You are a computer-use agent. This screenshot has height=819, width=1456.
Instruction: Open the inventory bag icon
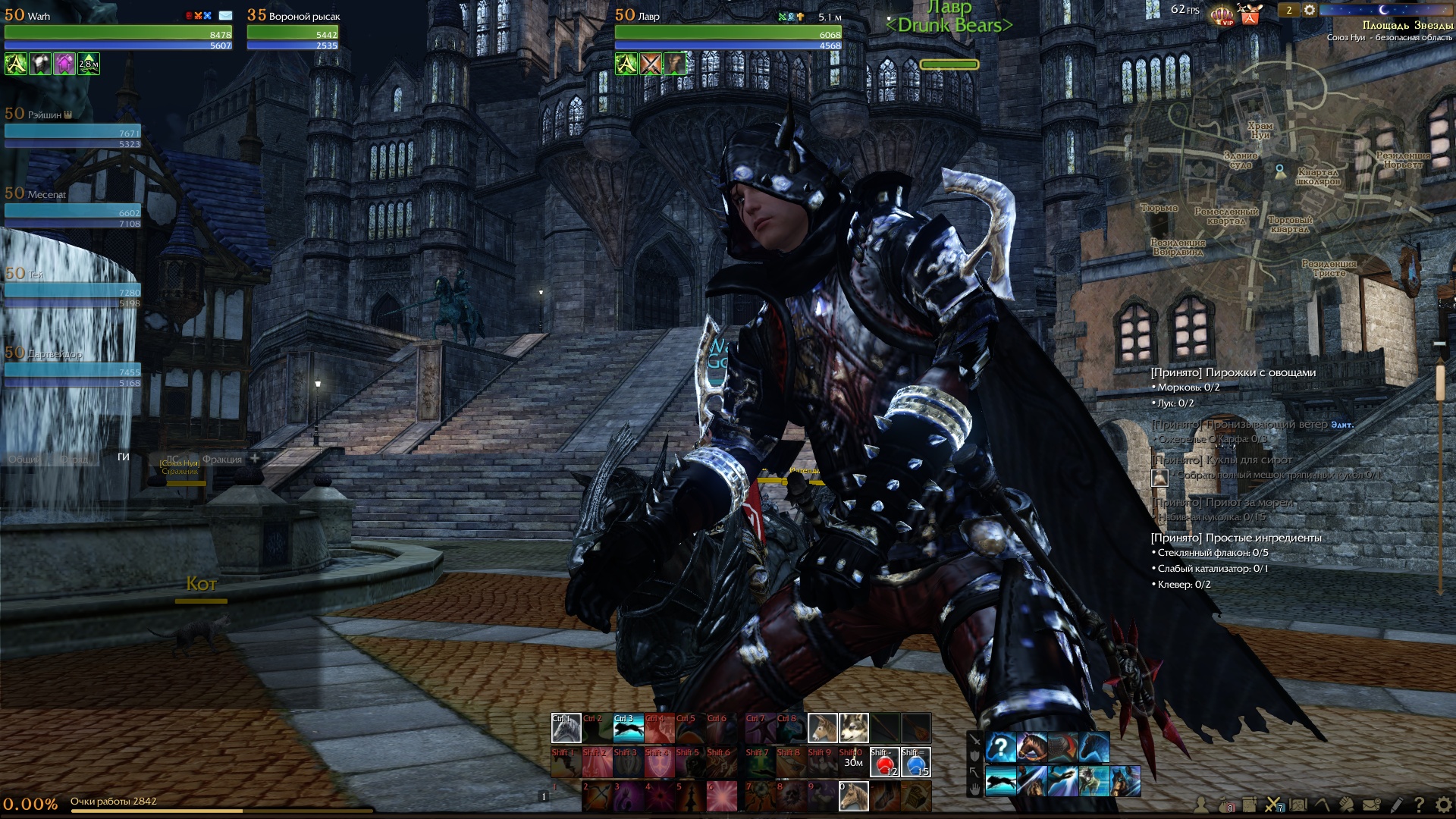(1225, 805)
